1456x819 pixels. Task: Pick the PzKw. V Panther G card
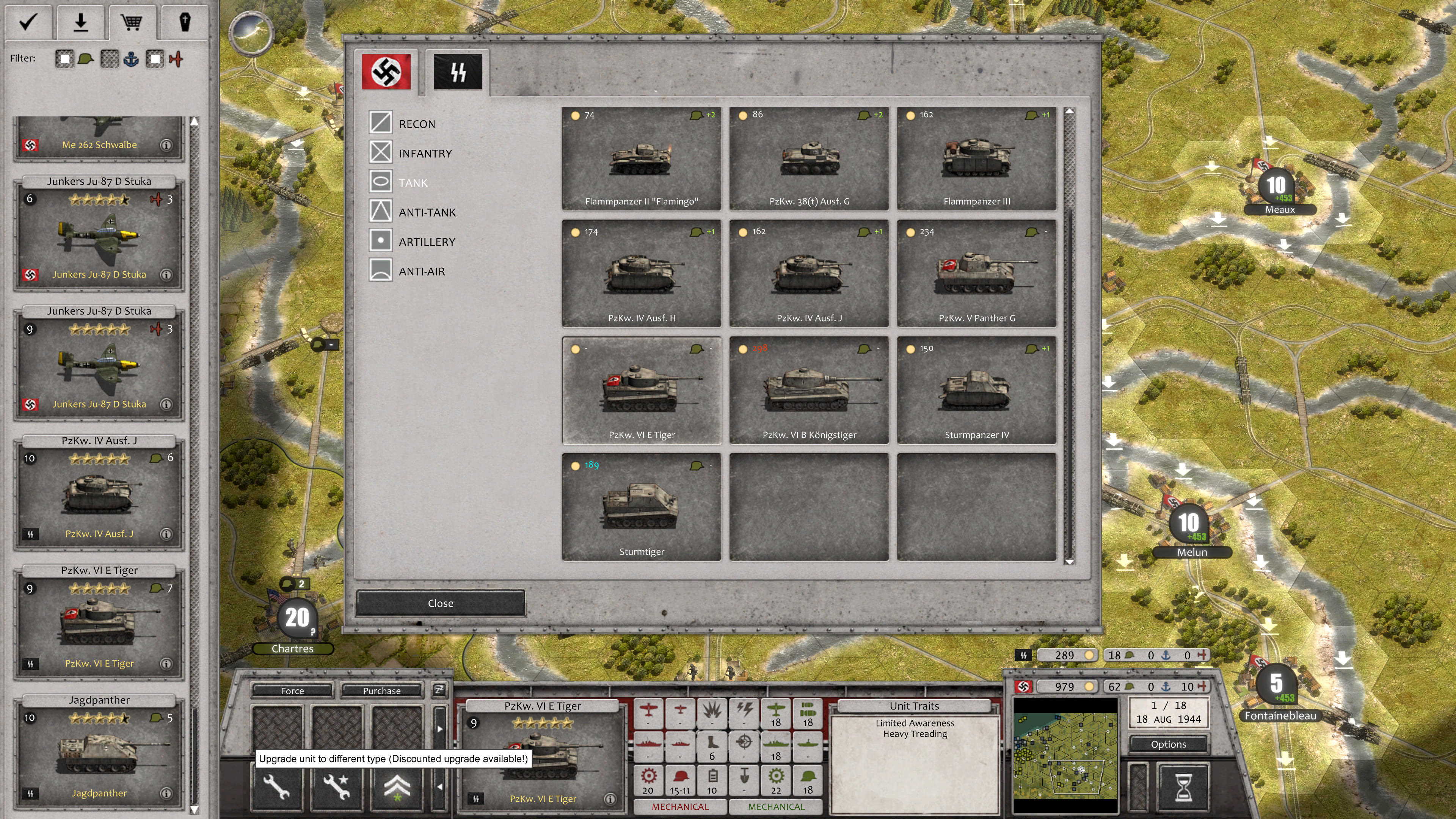click(976, 274)
